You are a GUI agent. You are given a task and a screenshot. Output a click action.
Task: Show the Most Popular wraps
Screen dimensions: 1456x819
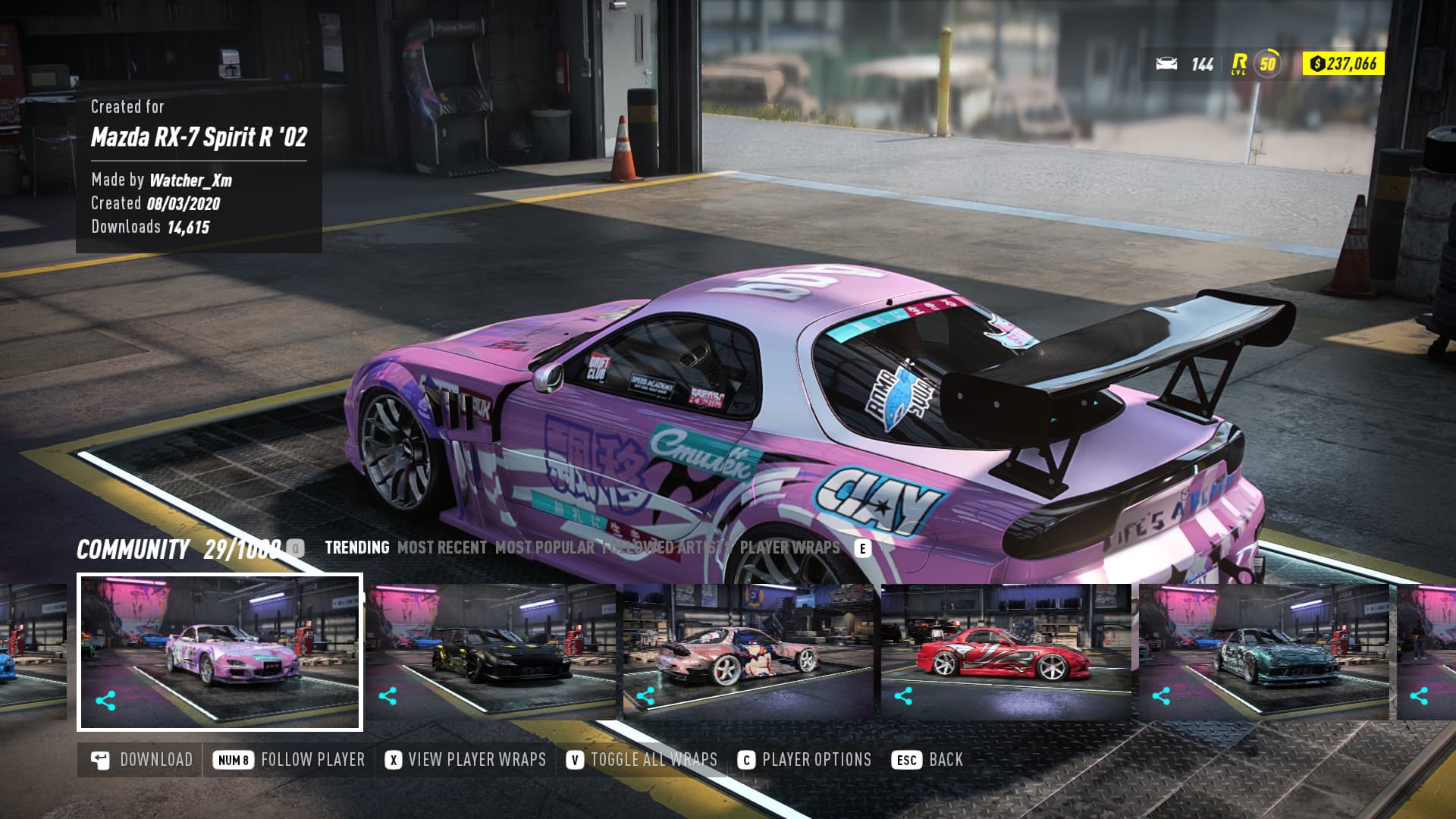[x=544, y=548]
